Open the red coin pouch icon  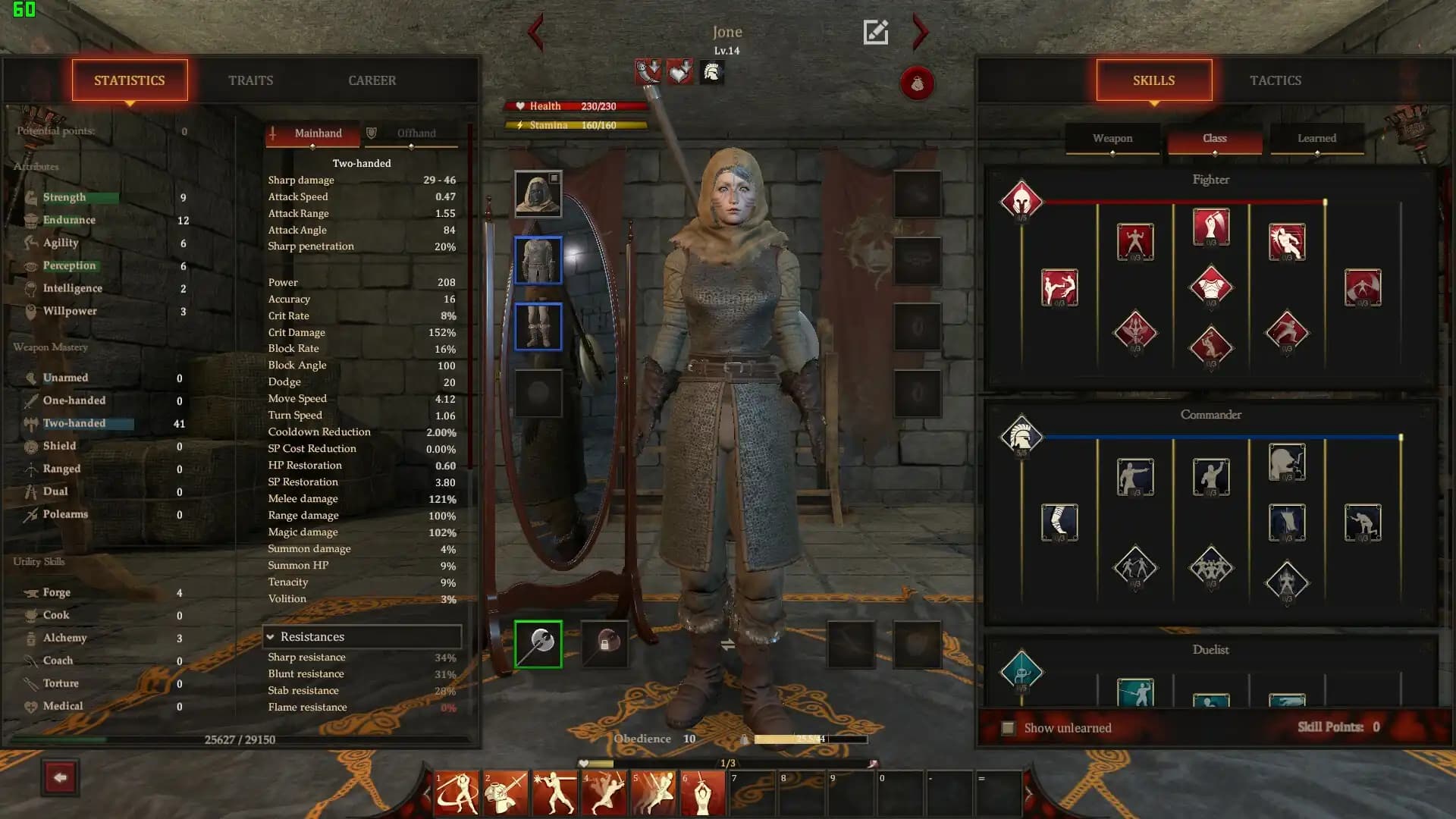[x=918, y=84]
